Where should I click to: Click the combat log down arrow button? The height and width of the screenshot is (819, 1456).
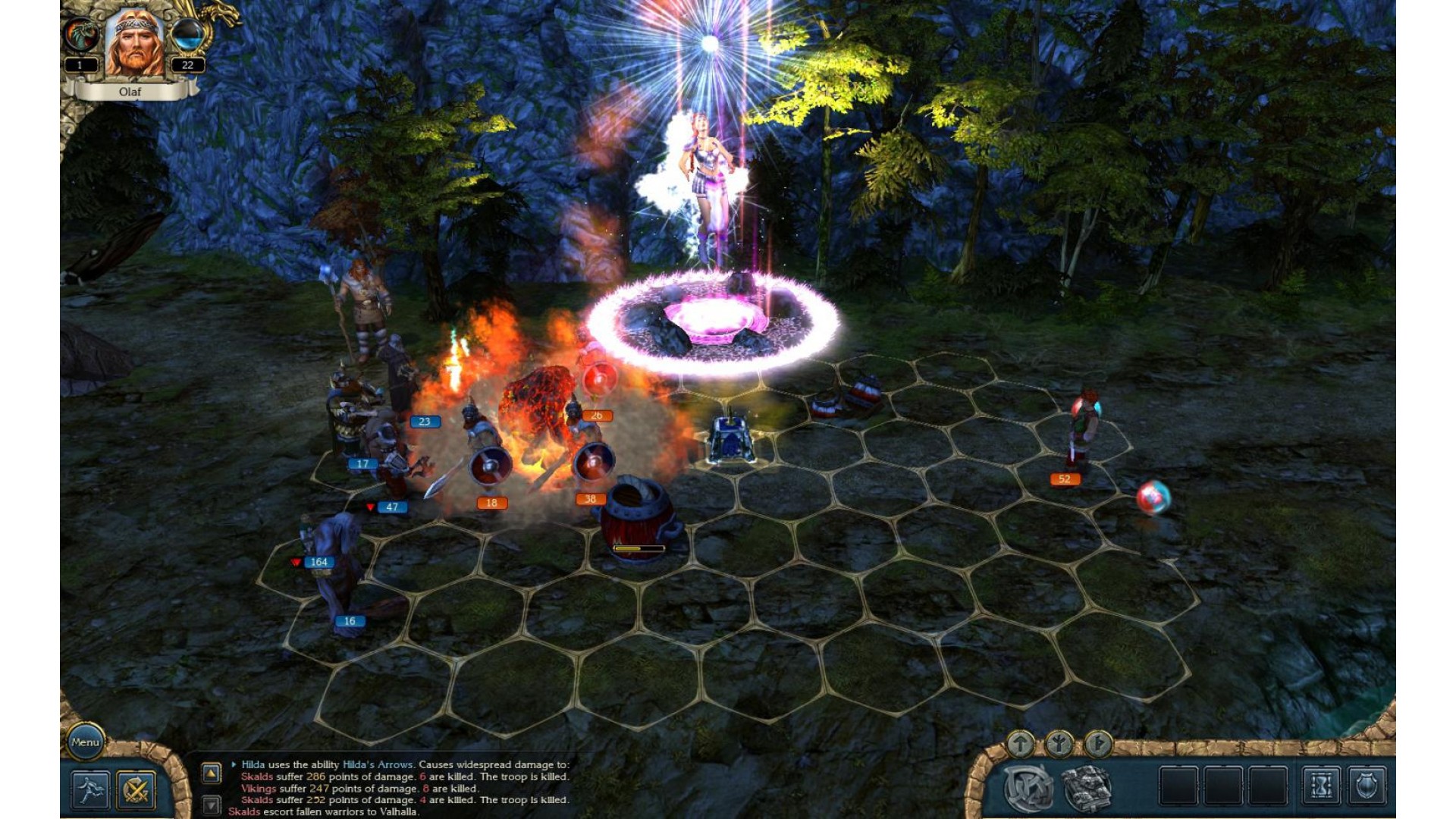(211, 804)
